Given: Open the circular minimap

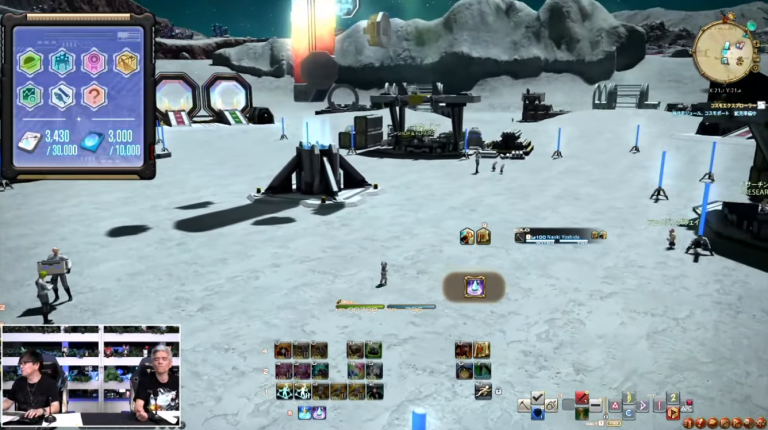Looking at the screenshot, I should coord(724,49).
